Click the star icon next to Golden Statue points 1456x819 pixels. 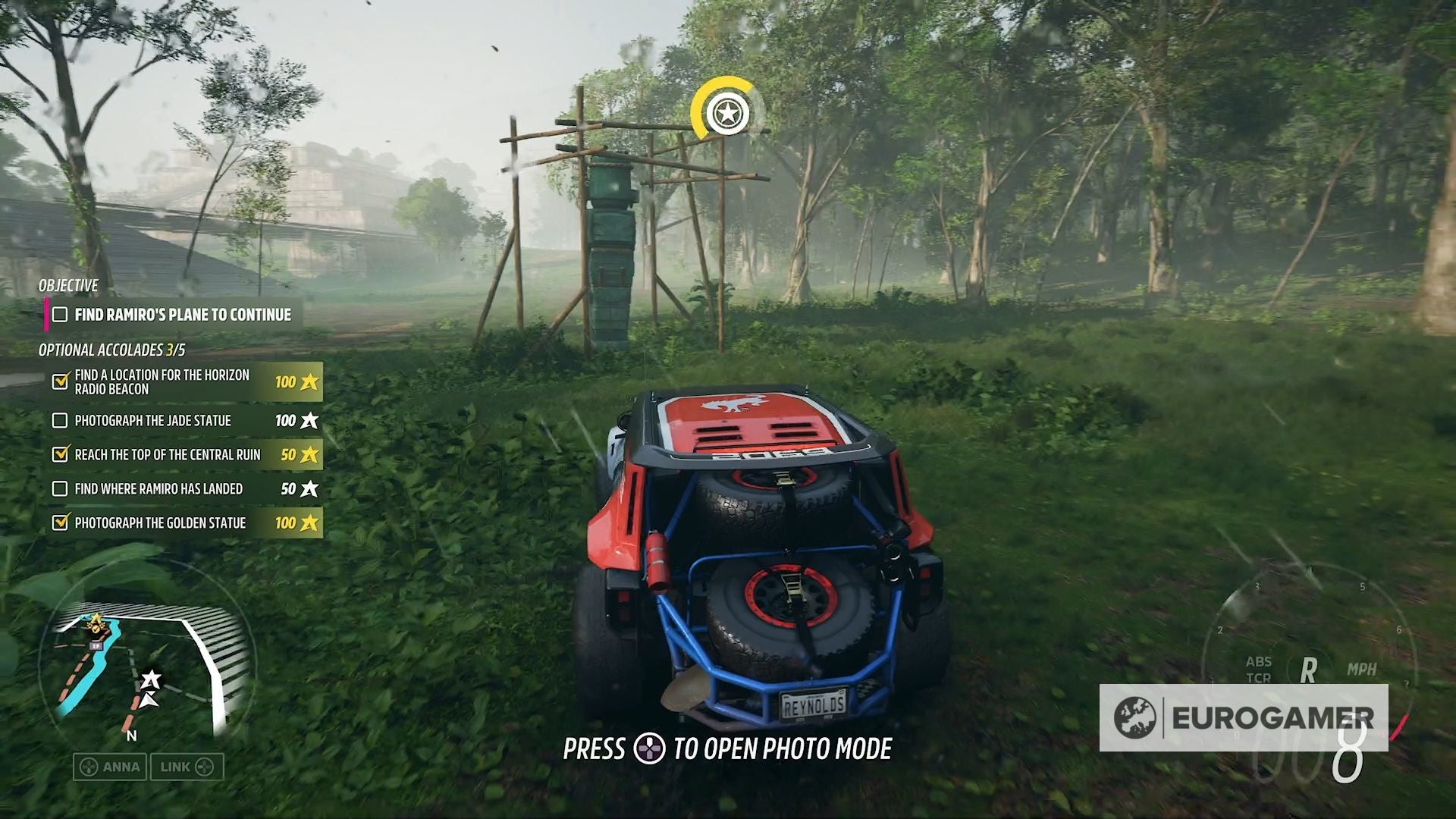tap(308, 523)
